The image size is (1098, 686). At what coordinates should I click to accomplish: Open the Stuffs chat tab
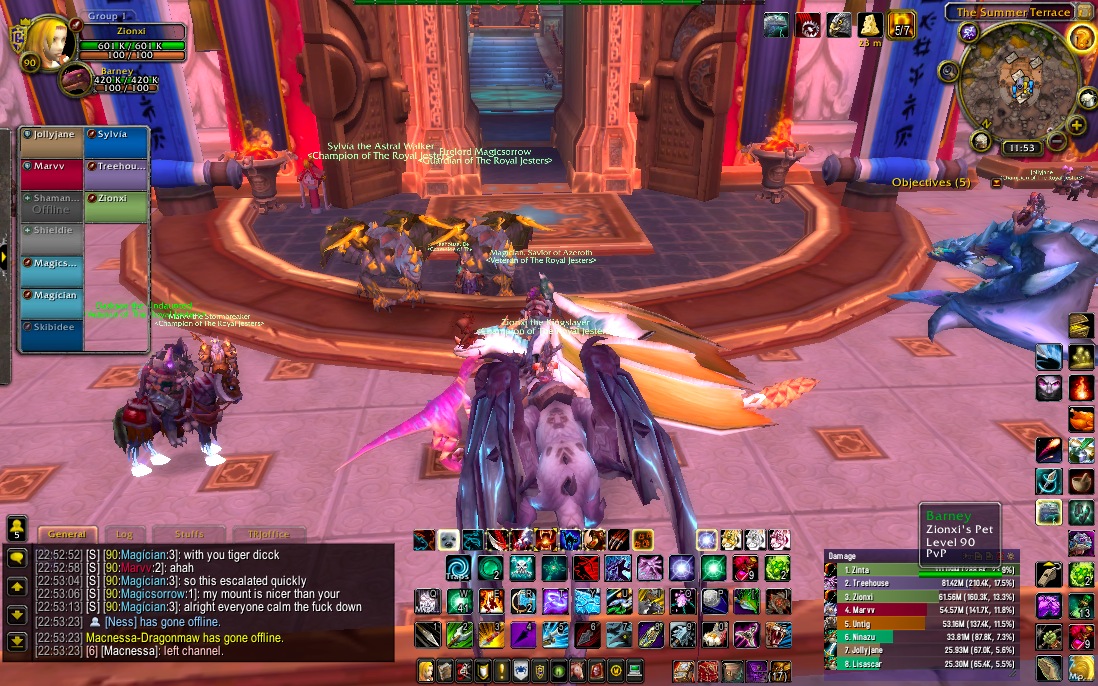coord(189,535)
